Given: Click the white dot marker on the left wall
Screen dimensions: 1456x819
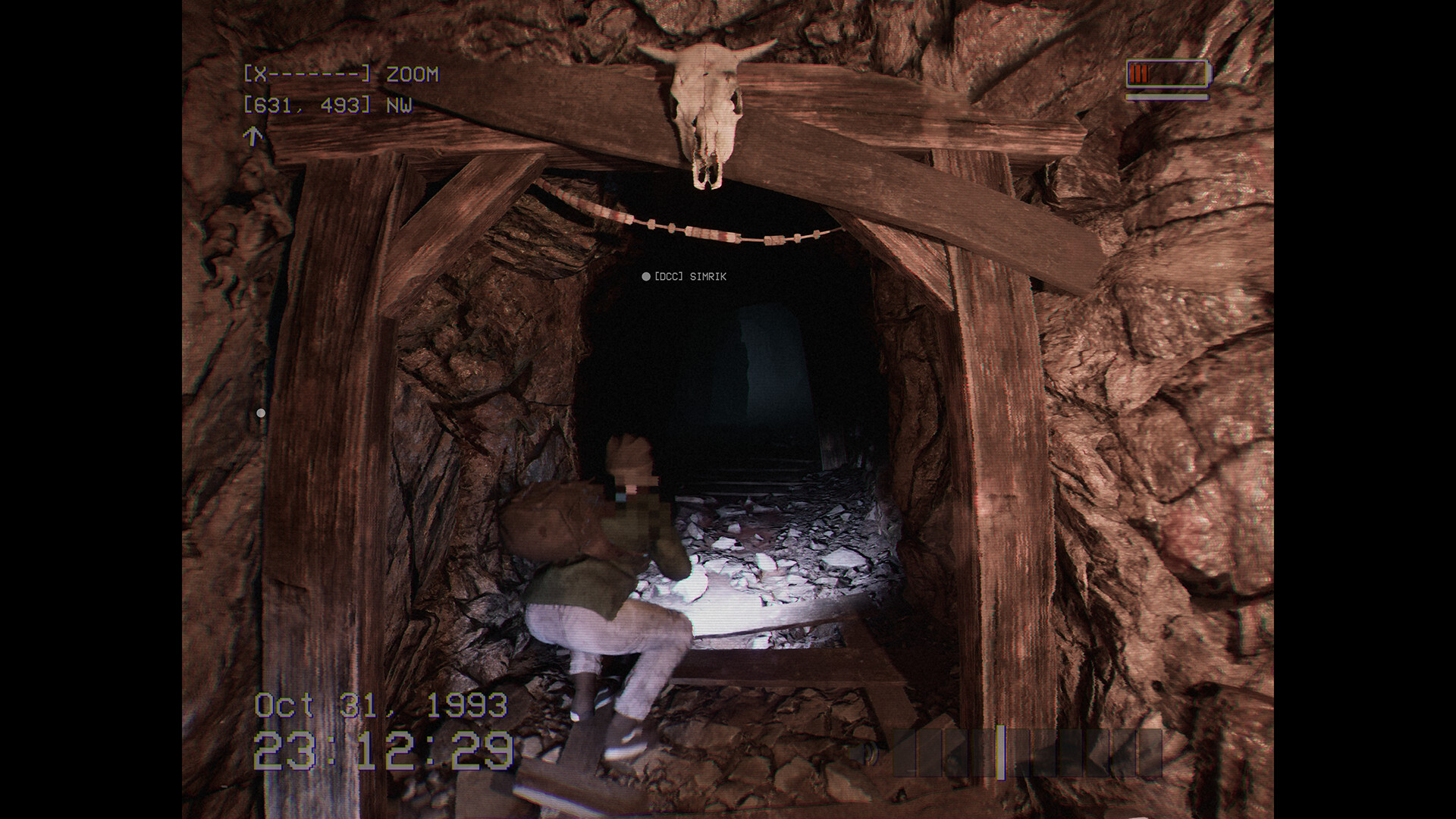Looking at the screenshot, I should [x=262, y=412].
